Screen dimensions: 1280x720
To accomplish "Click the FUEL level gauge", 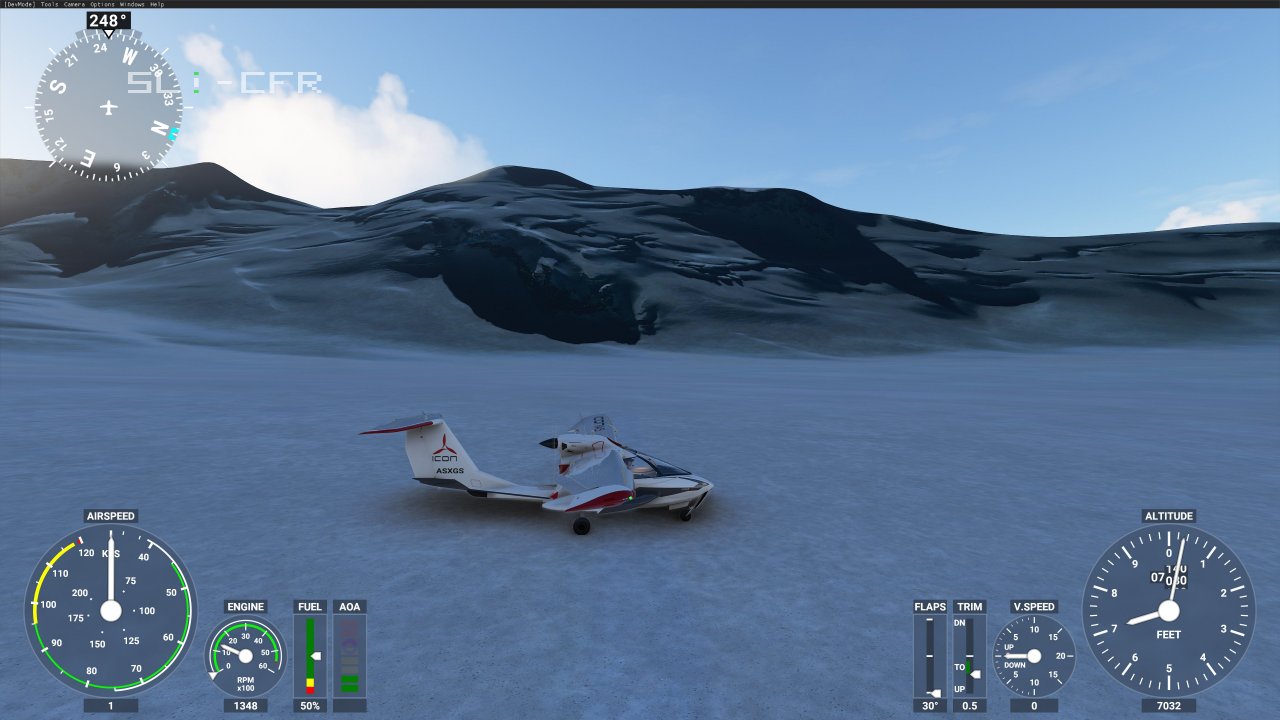I will pos(309,655).
